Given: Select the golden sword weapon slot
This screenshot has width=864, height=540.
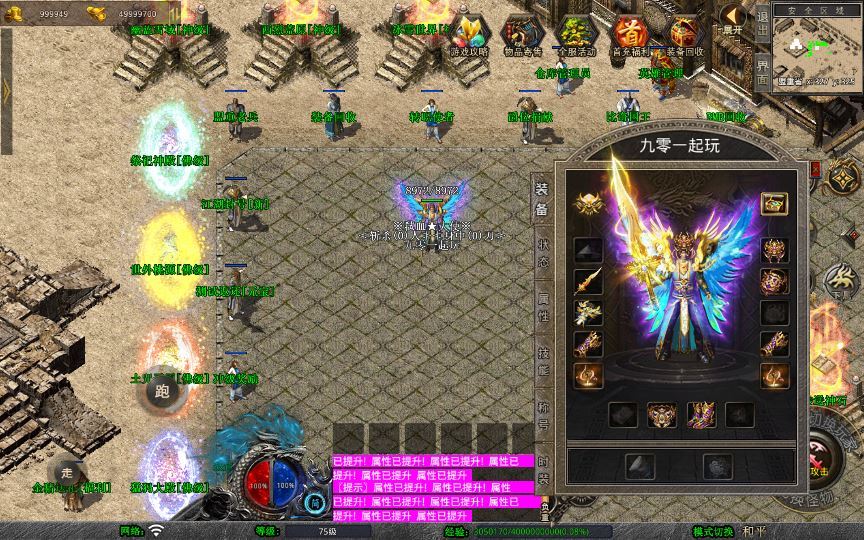Looking at the screenshot, I should (588, 281).
